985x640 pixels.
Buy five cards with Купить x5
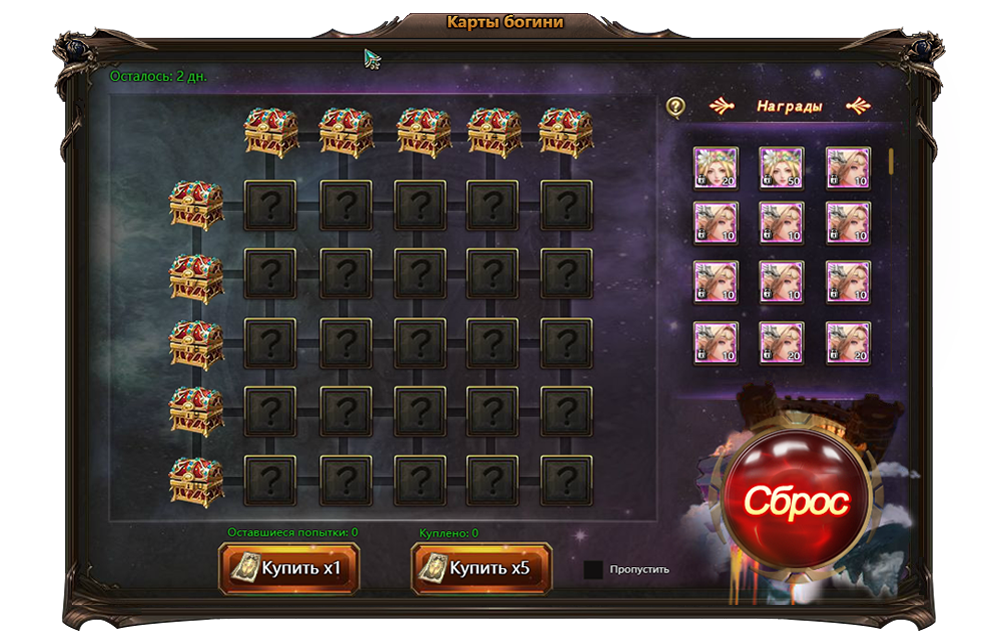[x=481, y=569]
